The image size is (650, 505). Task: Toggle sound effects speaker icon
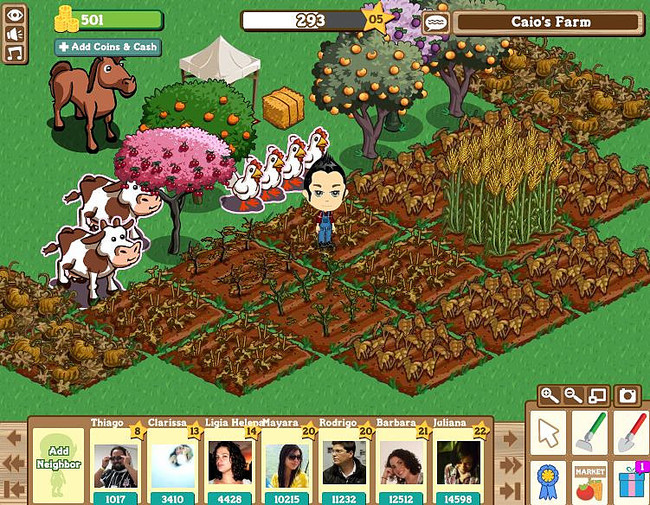[16, 33]
